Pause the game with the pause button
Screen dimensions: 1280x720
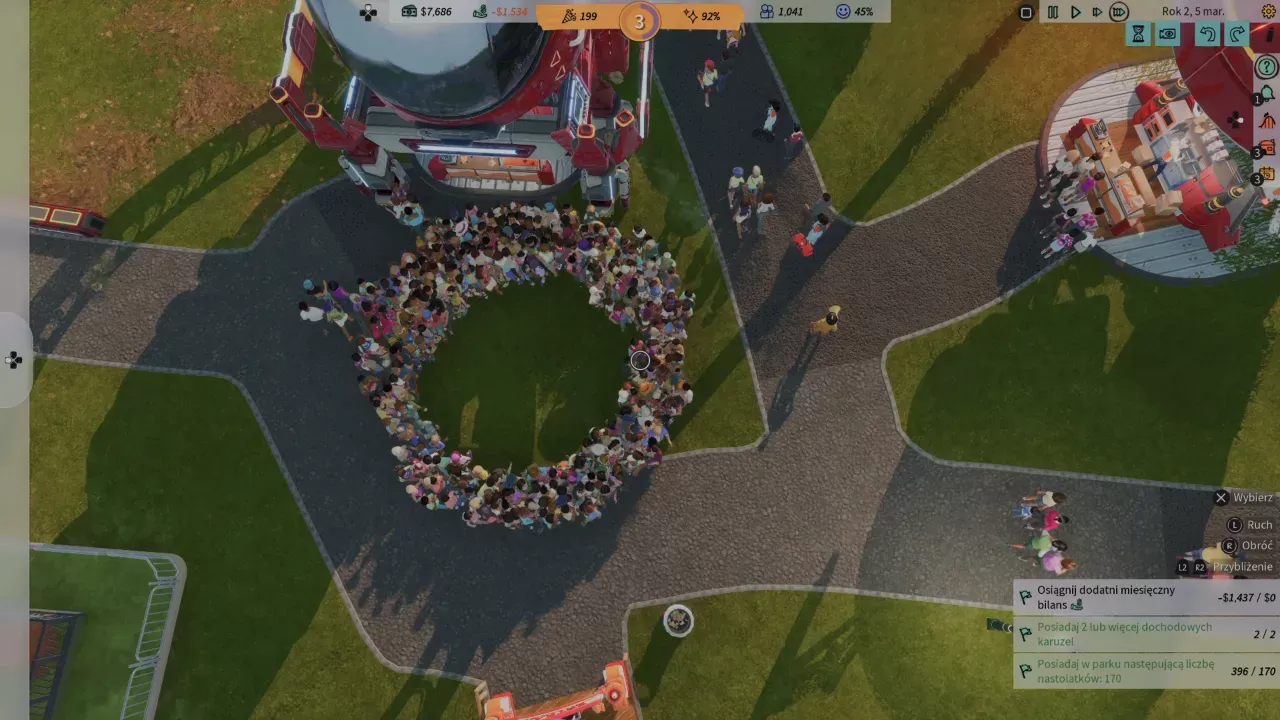click(x=1052, y=12)
